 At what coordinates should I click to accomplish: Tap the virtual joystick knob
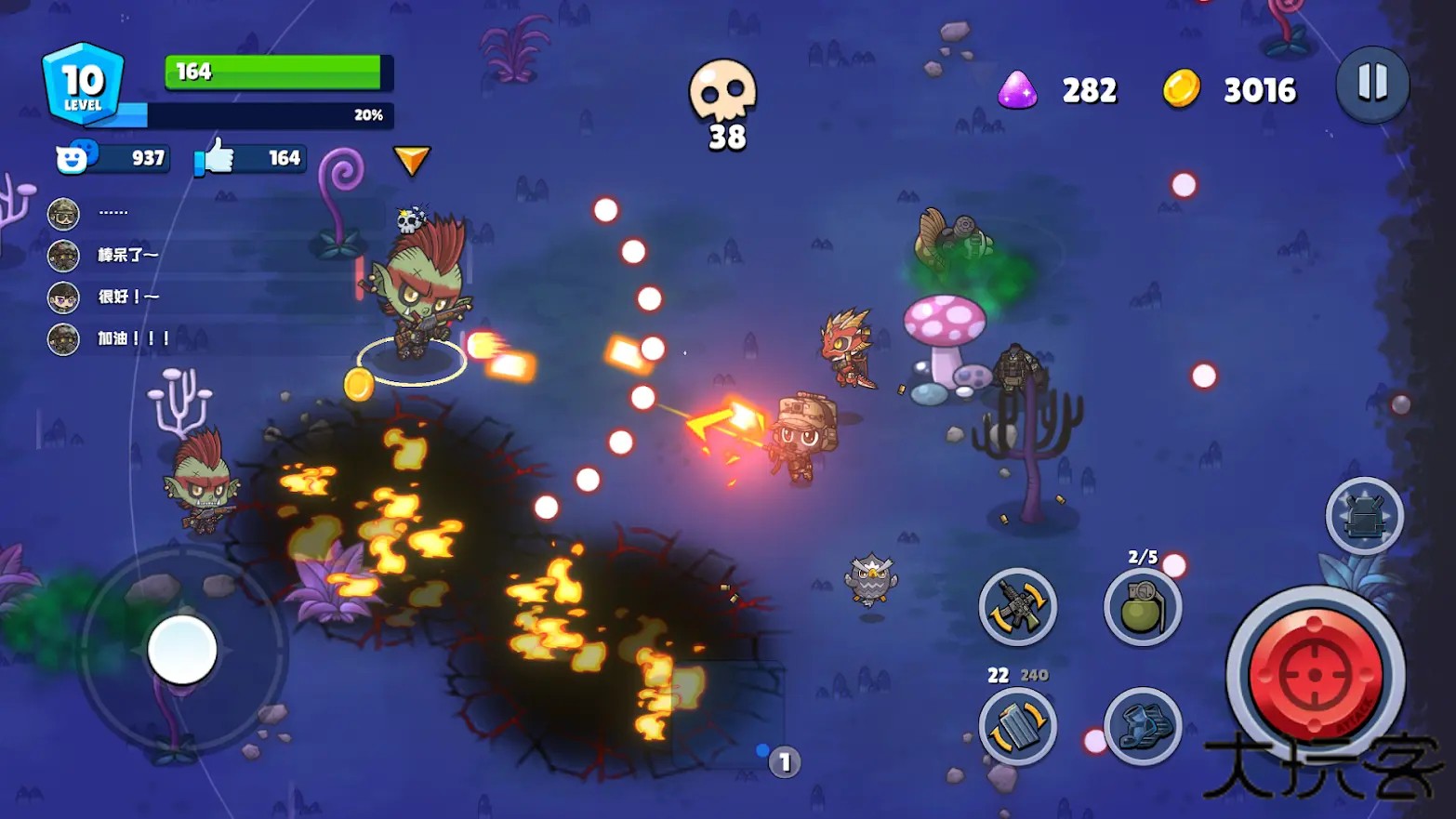coord(182,650)
